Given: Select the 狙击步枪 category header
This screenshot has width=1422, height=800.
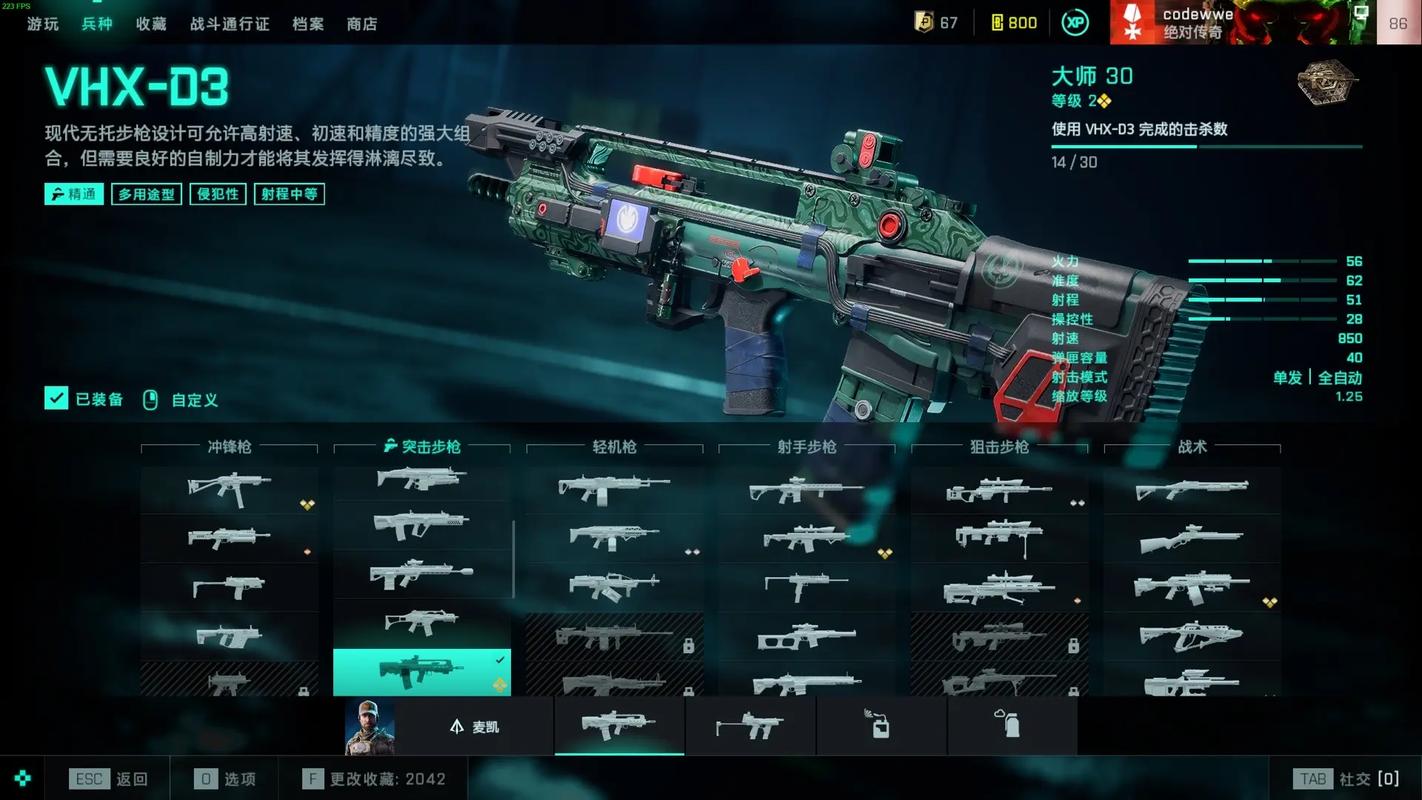Looking at the screenshot, I should [x=999, y=447].
